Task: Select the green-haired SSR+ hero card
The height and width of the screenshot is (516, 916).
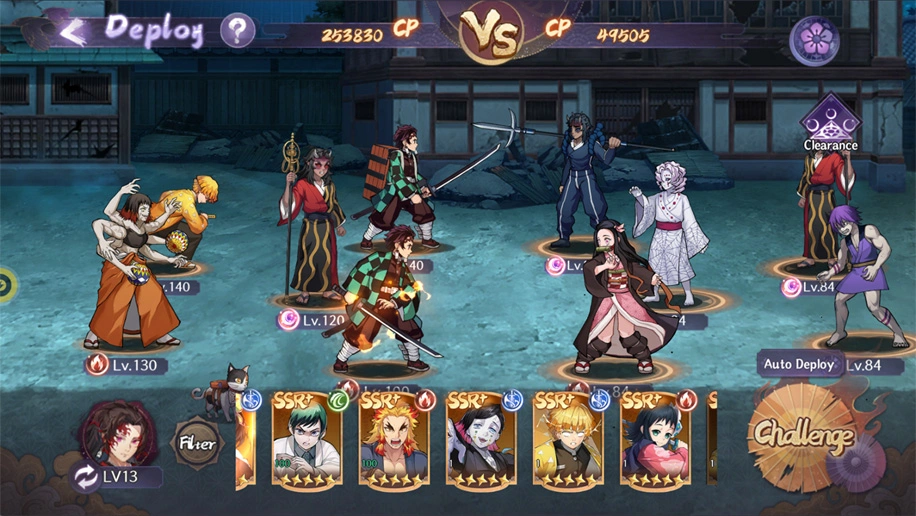Action: click(306, 439)
